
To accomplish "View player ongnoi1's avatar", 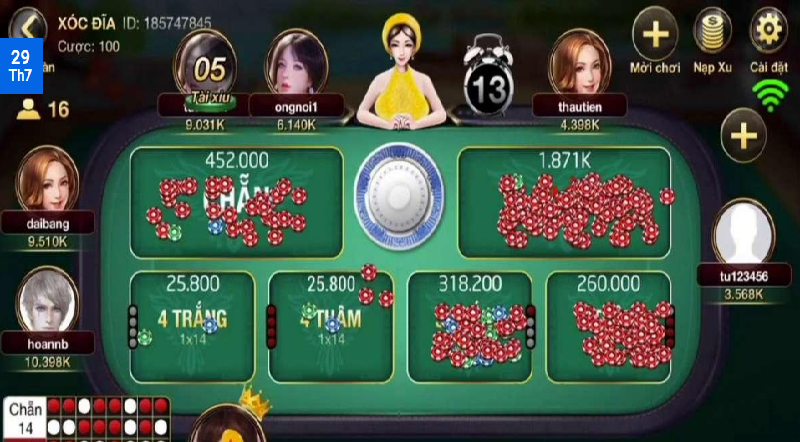I will tap(295, 62).
